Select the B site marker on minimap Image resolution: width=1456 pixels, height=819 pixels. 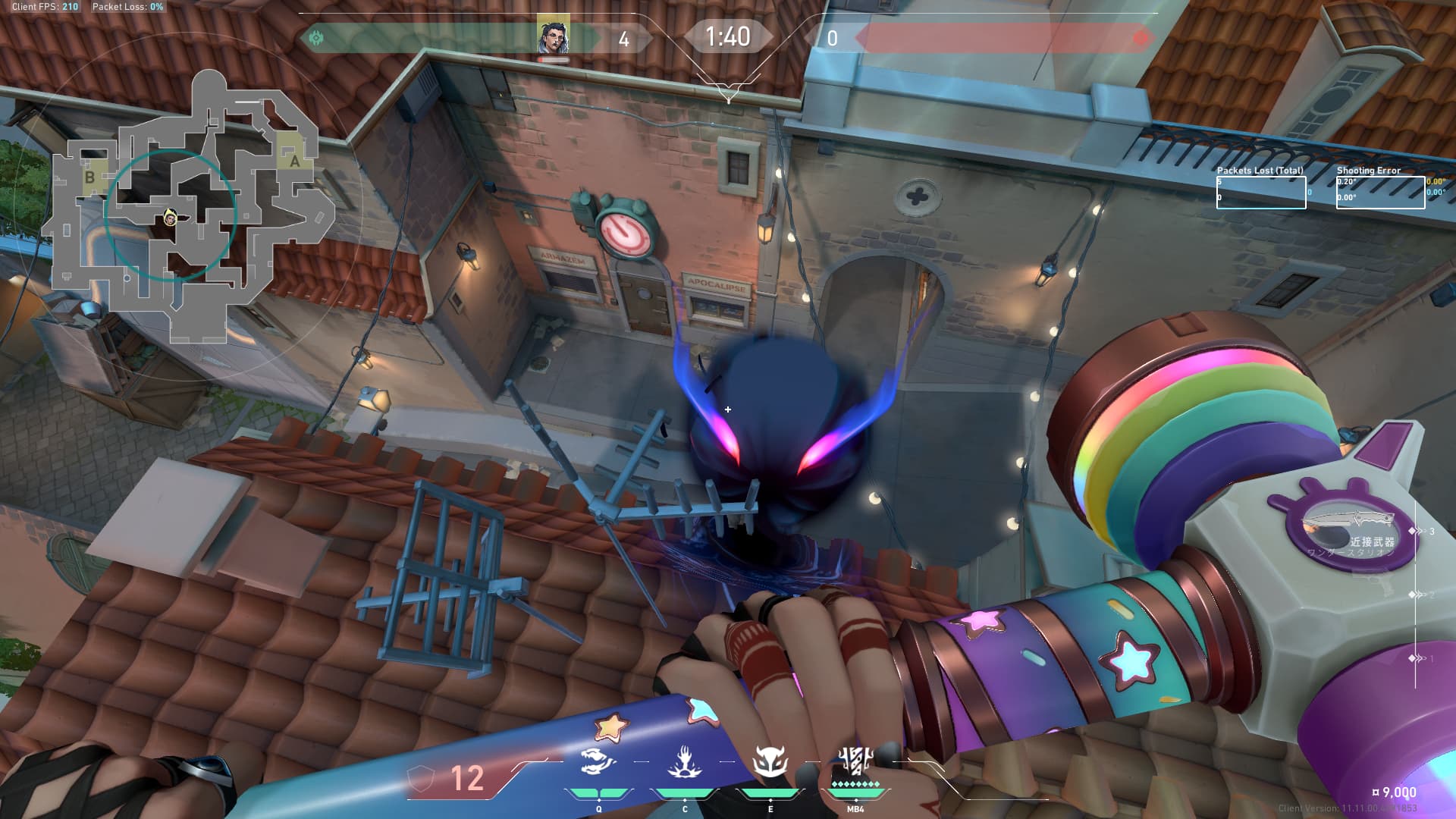click(90, 177)
